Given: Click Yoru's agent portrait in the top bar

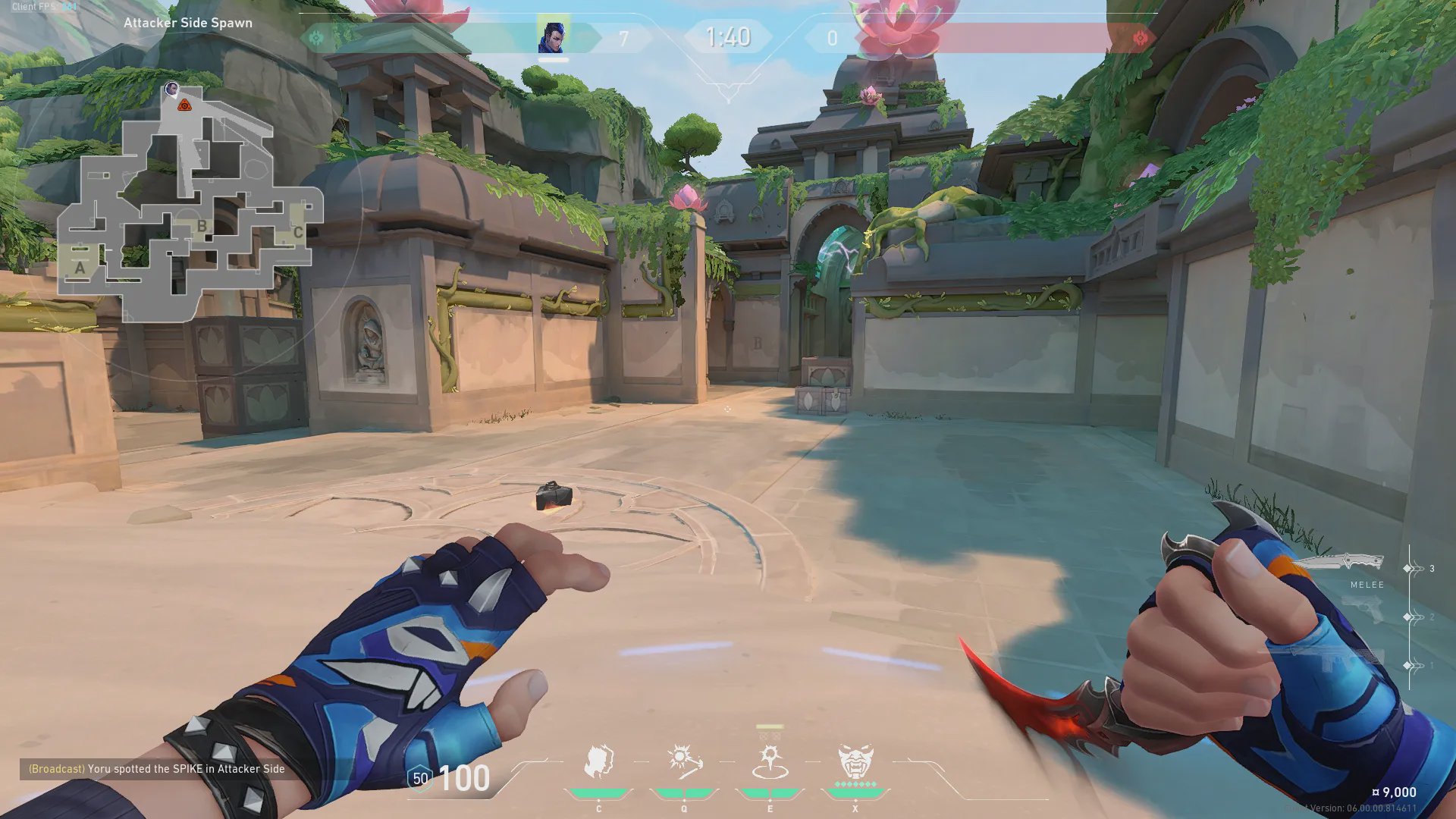Looking at the screenshot, I should [x=553, y=37].
